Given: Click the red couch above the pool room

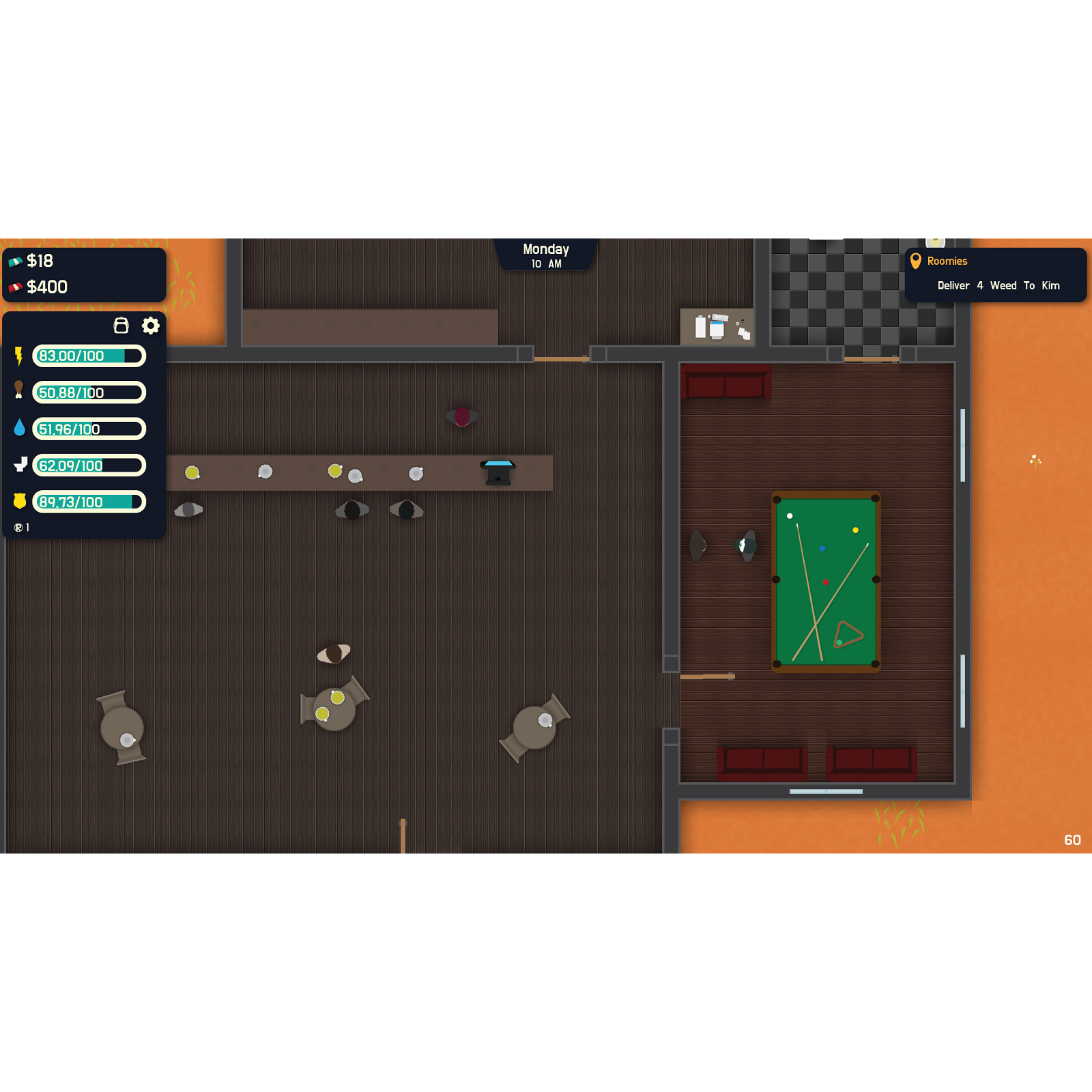Looking at the screenshot, I should (x=725, y=383).
